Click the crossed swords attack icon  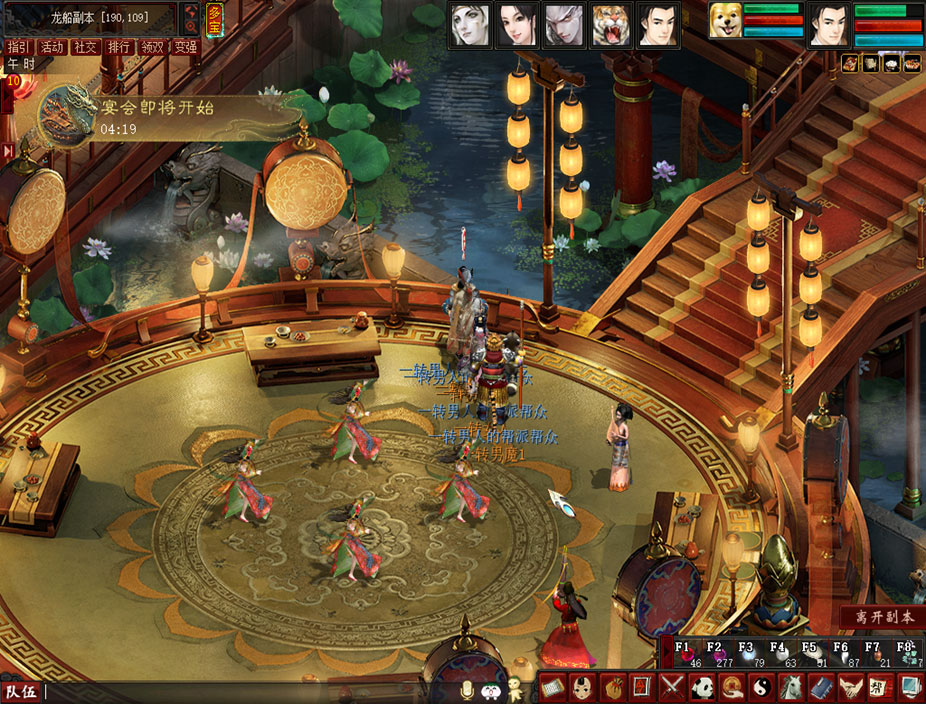[673, 688]
